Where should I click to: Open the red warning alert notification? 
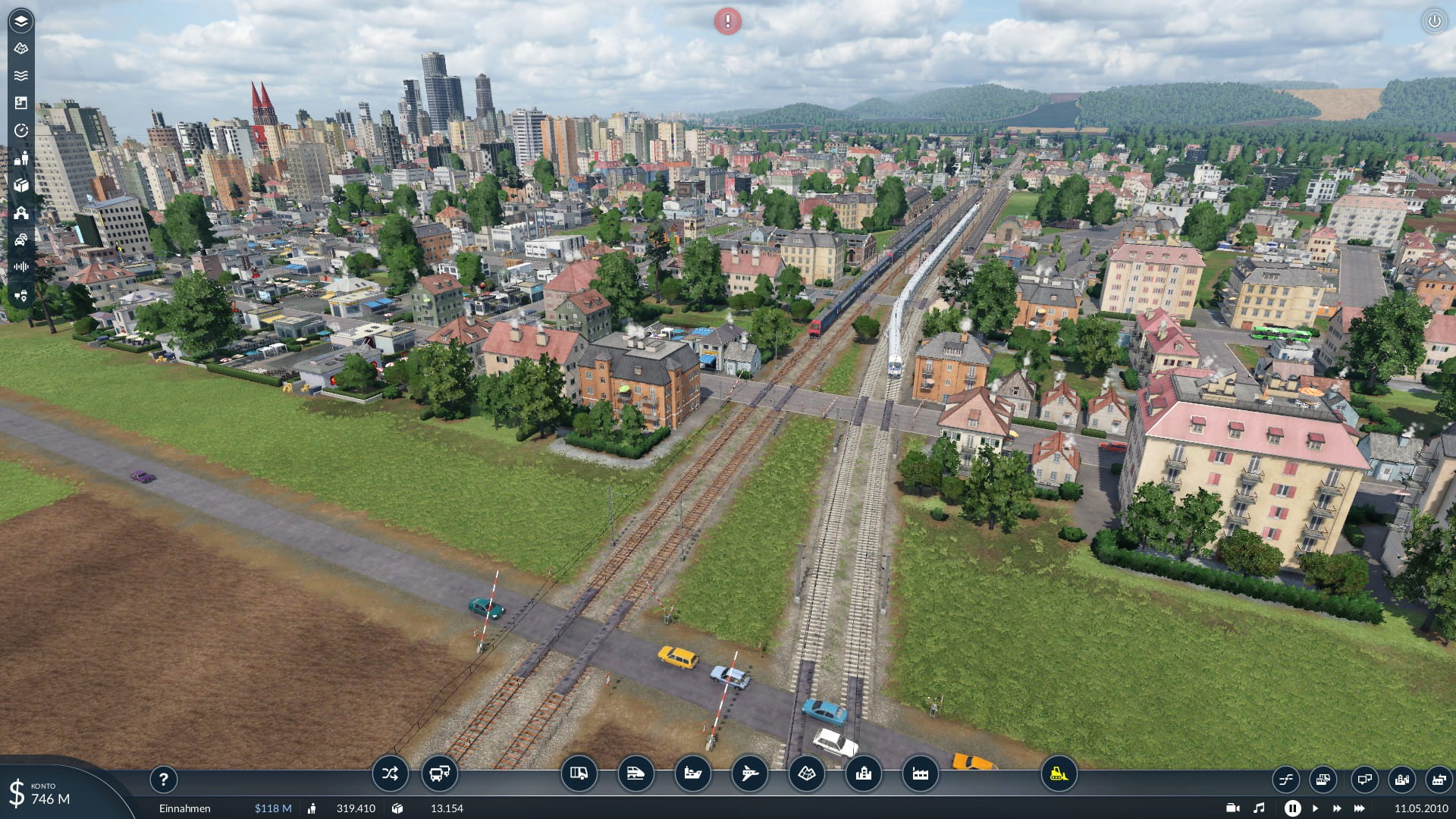[x=727, y=21]
